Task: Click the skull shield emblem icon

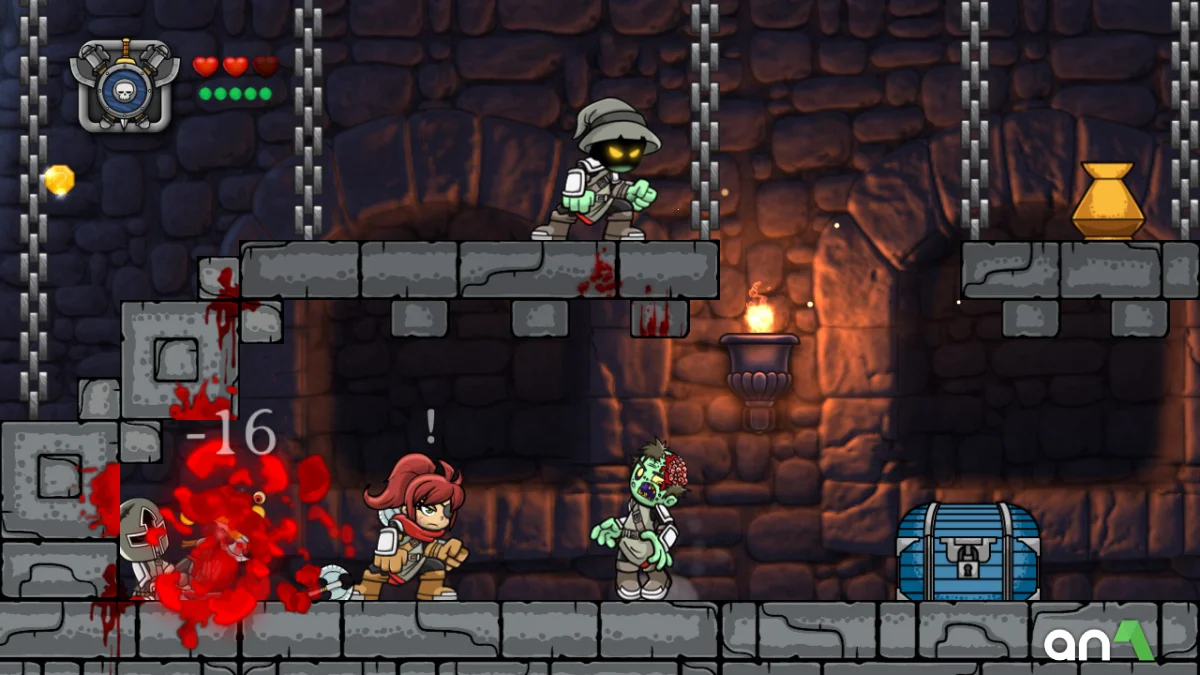Action: pyautogui.click(x=124, y=88)
